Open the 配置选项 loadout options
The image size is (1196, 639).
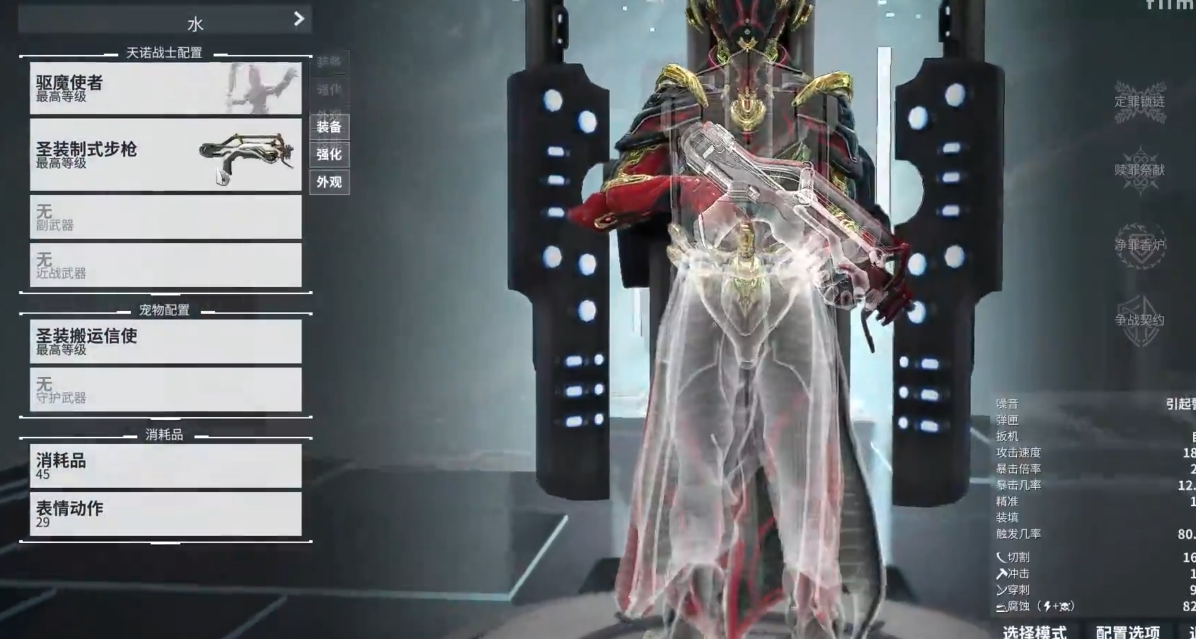click(1127, 631)
